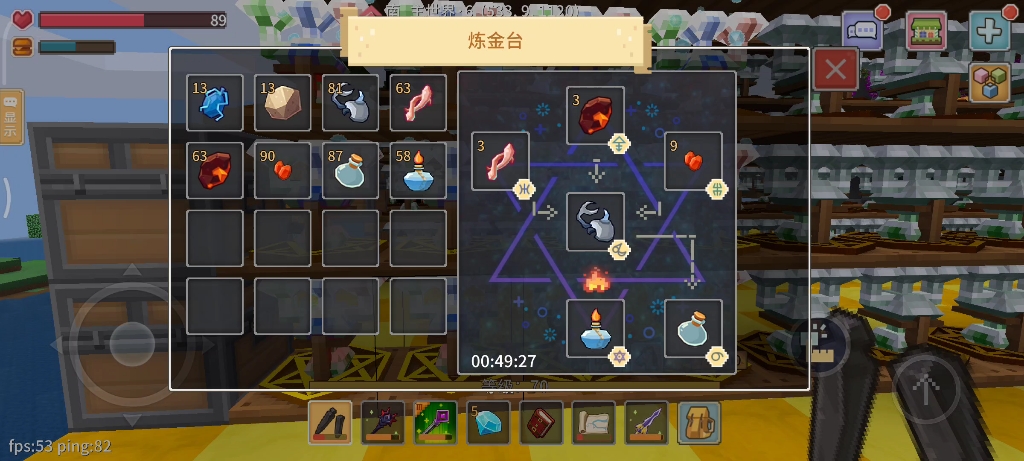Open the backpack from the hotbar

coord(699,423)
